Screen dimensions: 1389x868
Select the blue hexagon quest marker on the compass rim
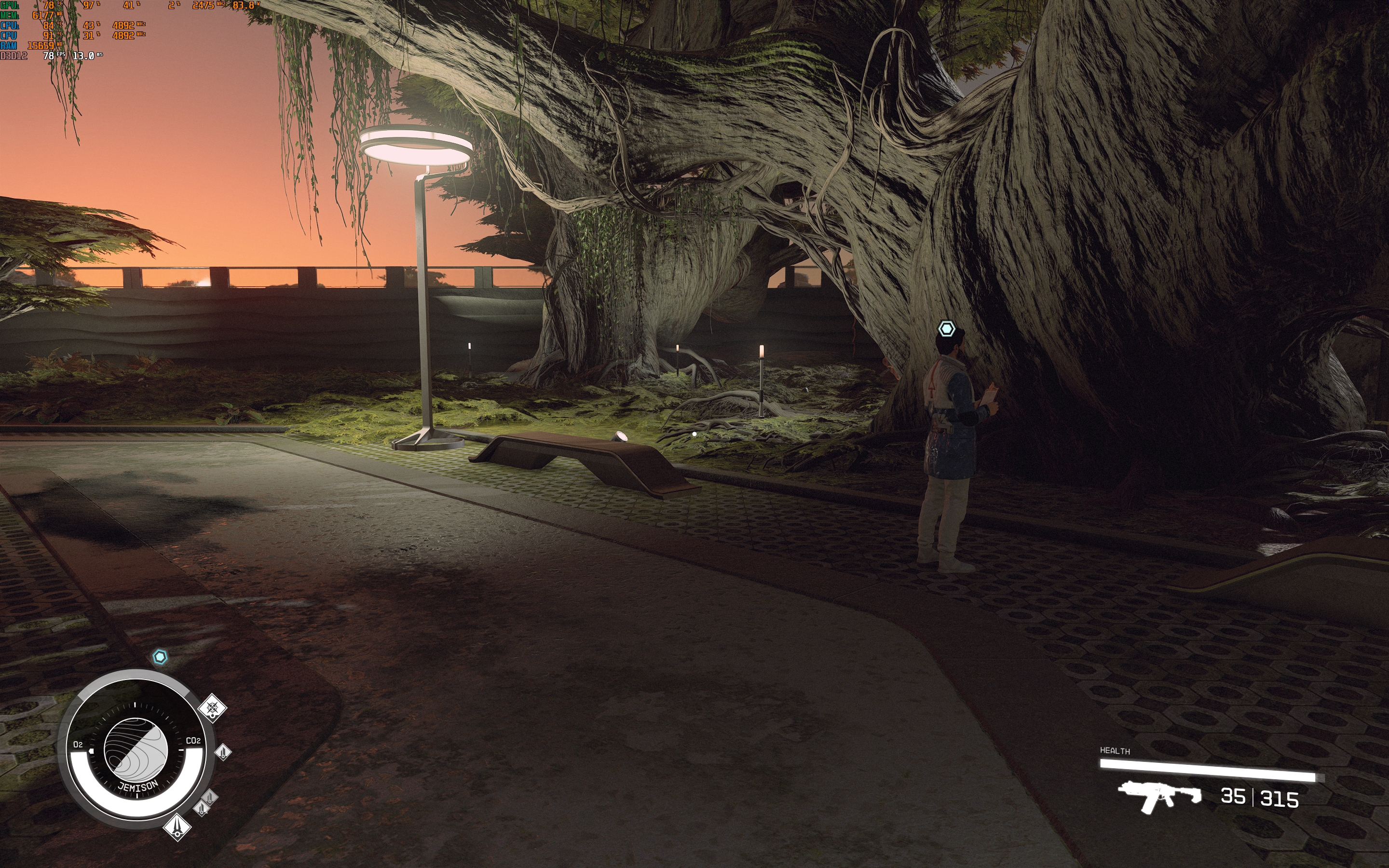coord(160,657)
